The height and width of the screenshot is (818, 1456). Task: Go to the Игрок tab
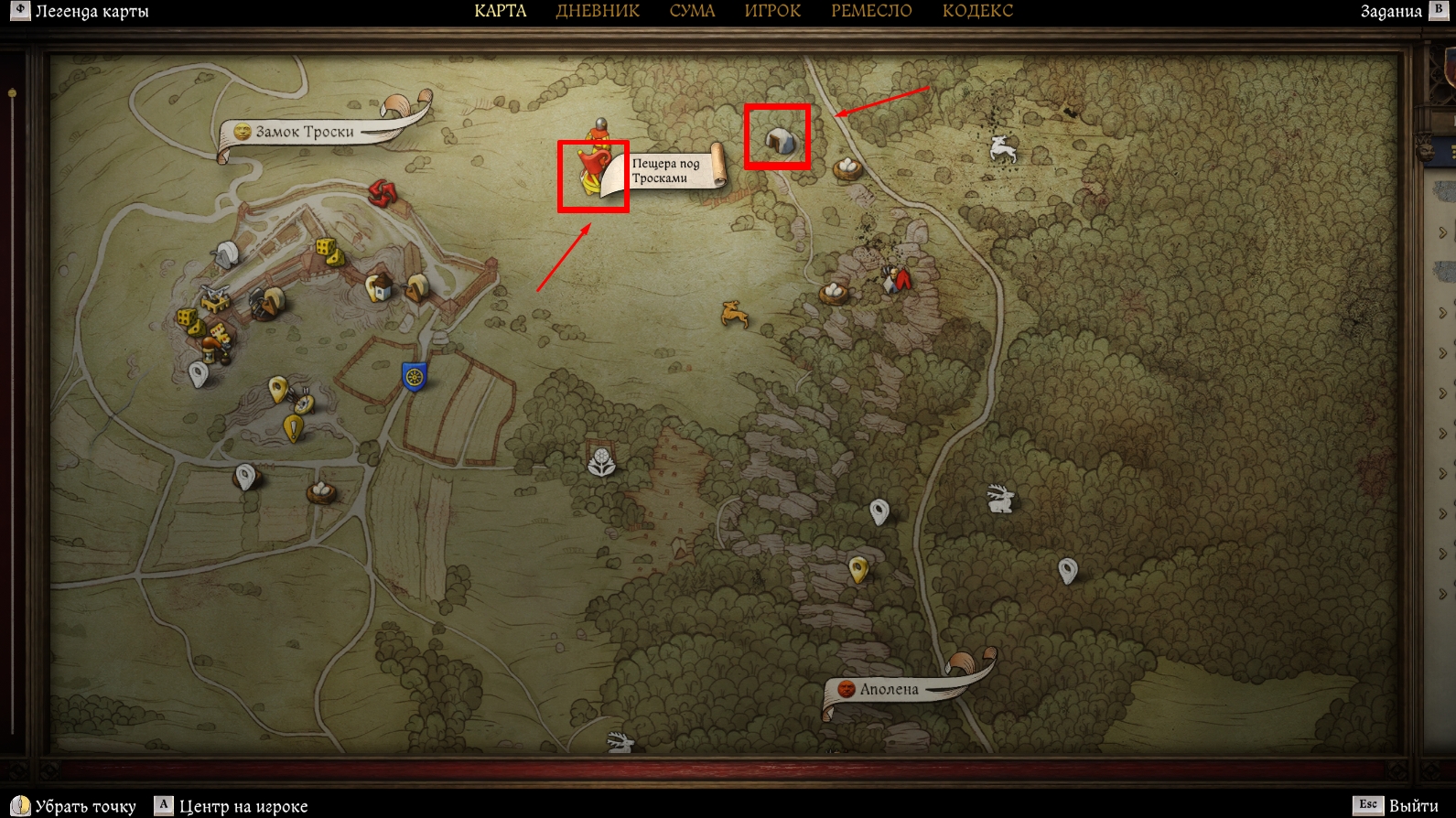coord(772,11)
